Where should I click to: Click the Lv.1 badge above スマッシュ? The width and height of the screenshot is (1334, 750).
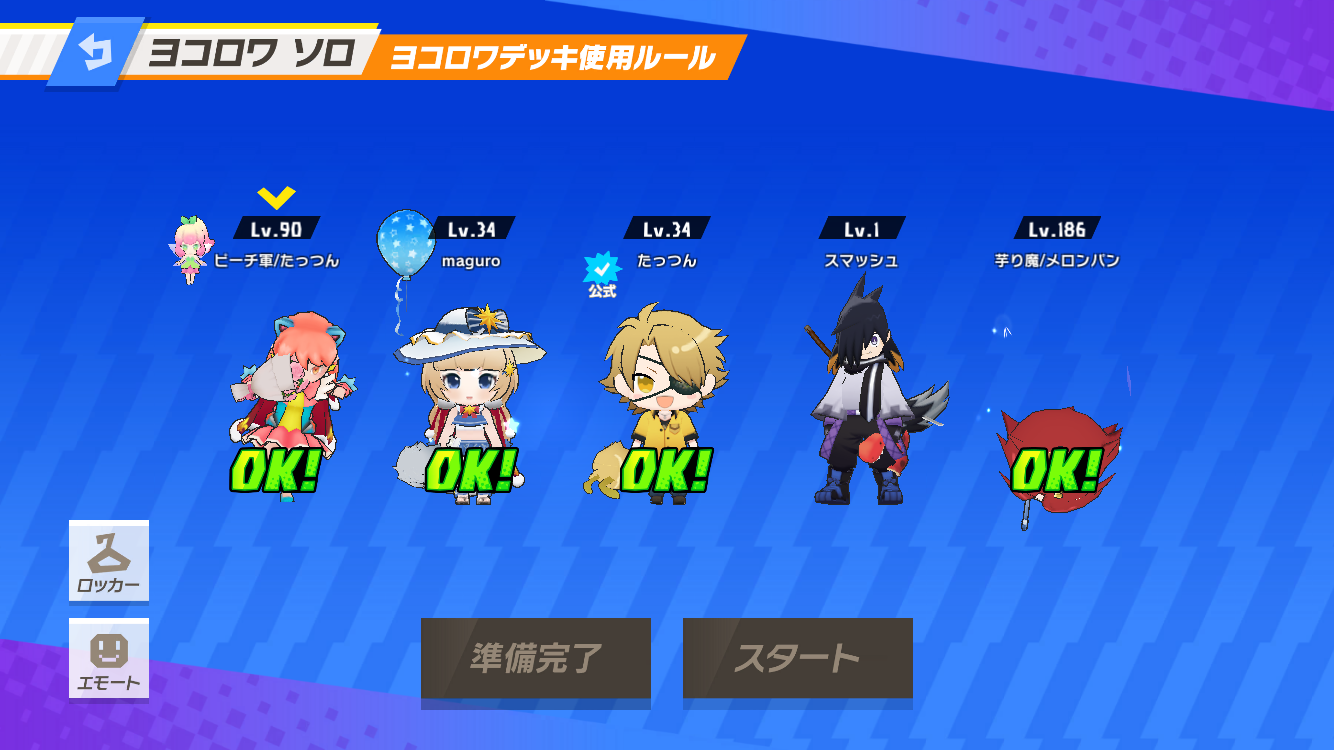tap(862, 227)
